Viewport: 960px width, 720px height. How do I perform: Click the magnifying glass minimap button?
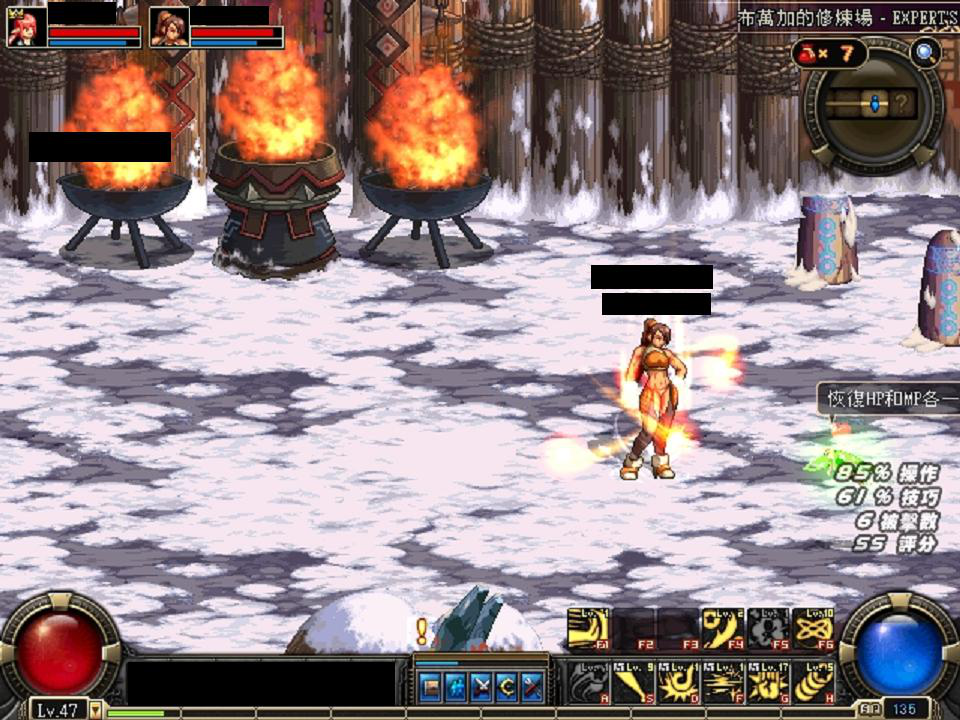tap(926, 53)
